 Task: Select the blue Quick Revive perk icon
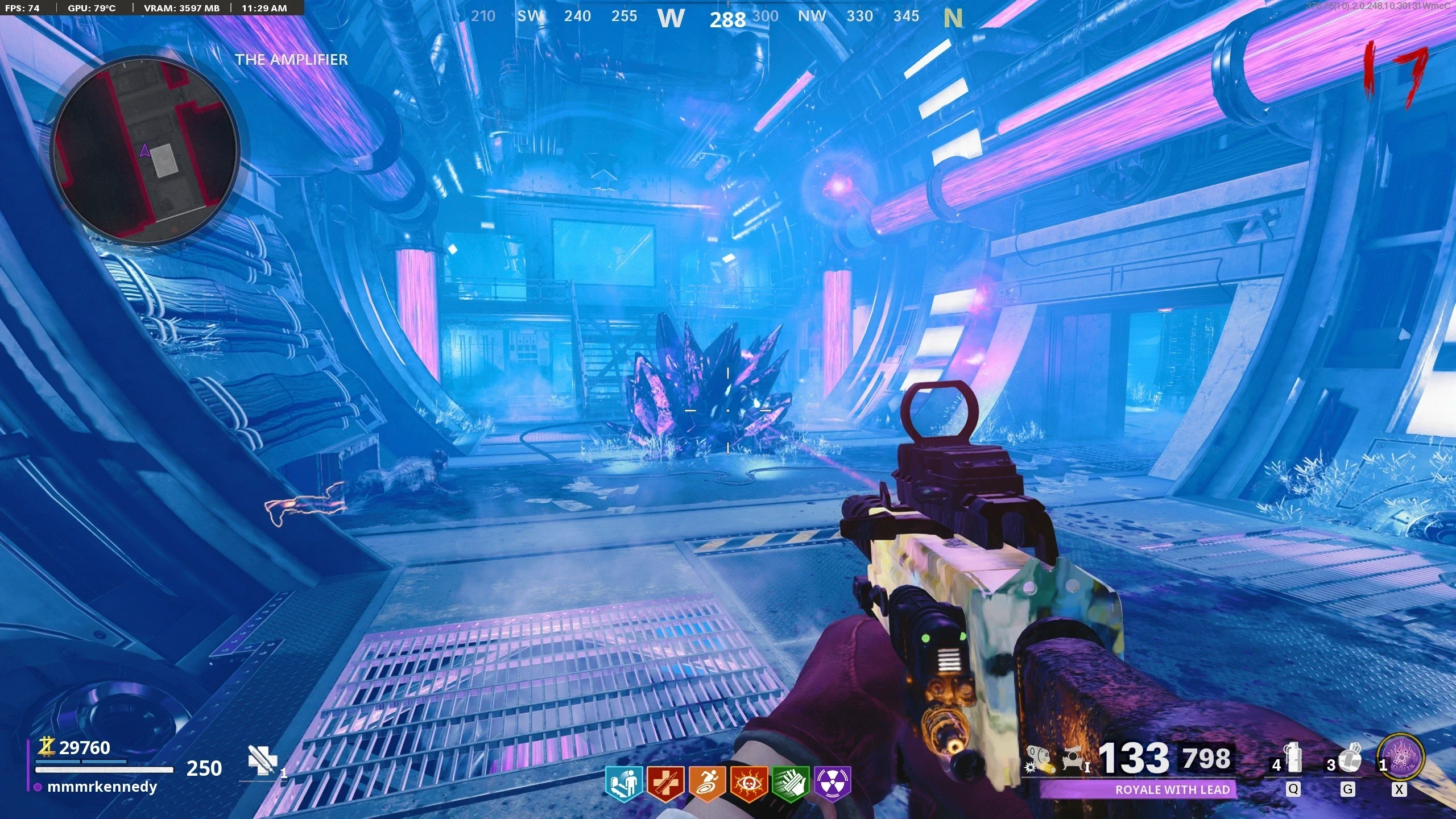pos(623,784)
